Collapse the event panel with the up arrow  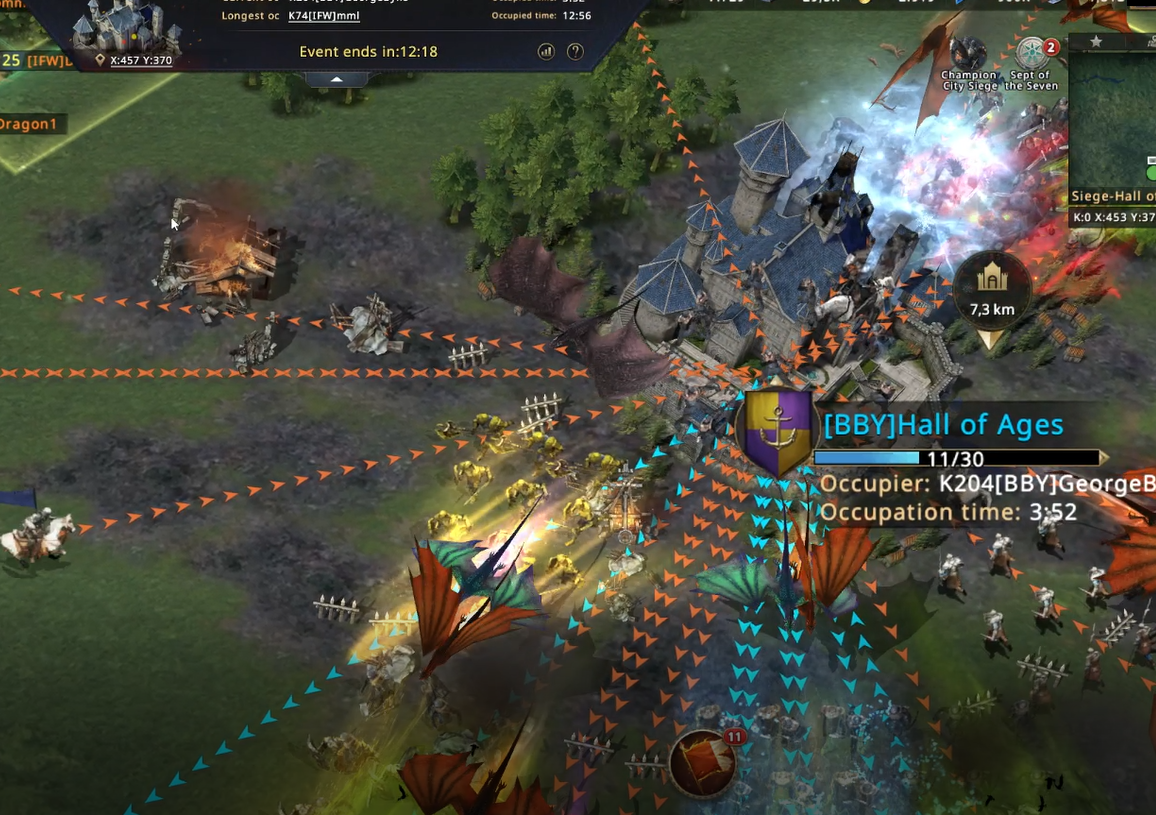pyautogui.click(x=337, y=79)
